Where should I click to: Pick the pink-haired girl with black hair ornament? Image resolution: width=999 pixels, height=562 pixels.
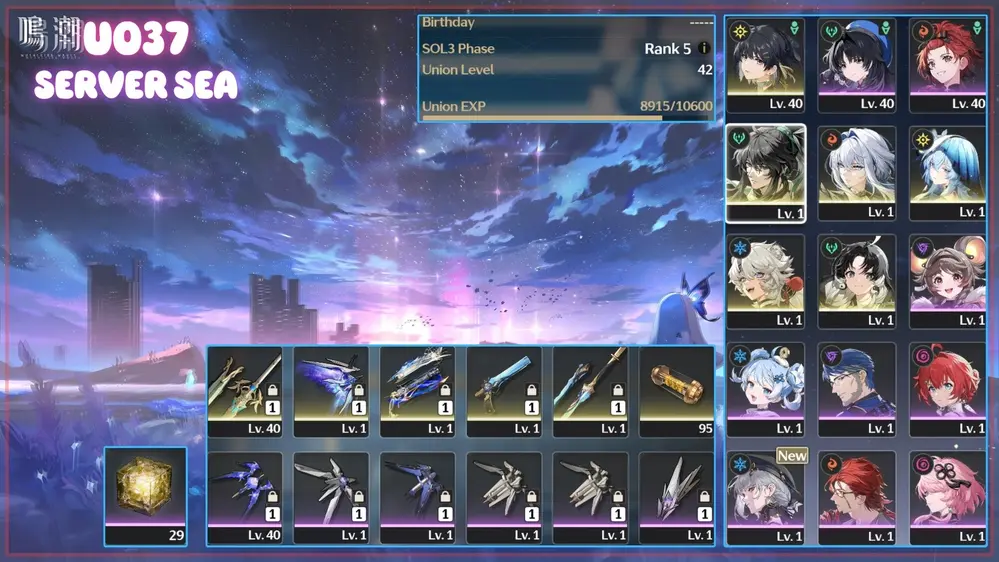point(947,495)
